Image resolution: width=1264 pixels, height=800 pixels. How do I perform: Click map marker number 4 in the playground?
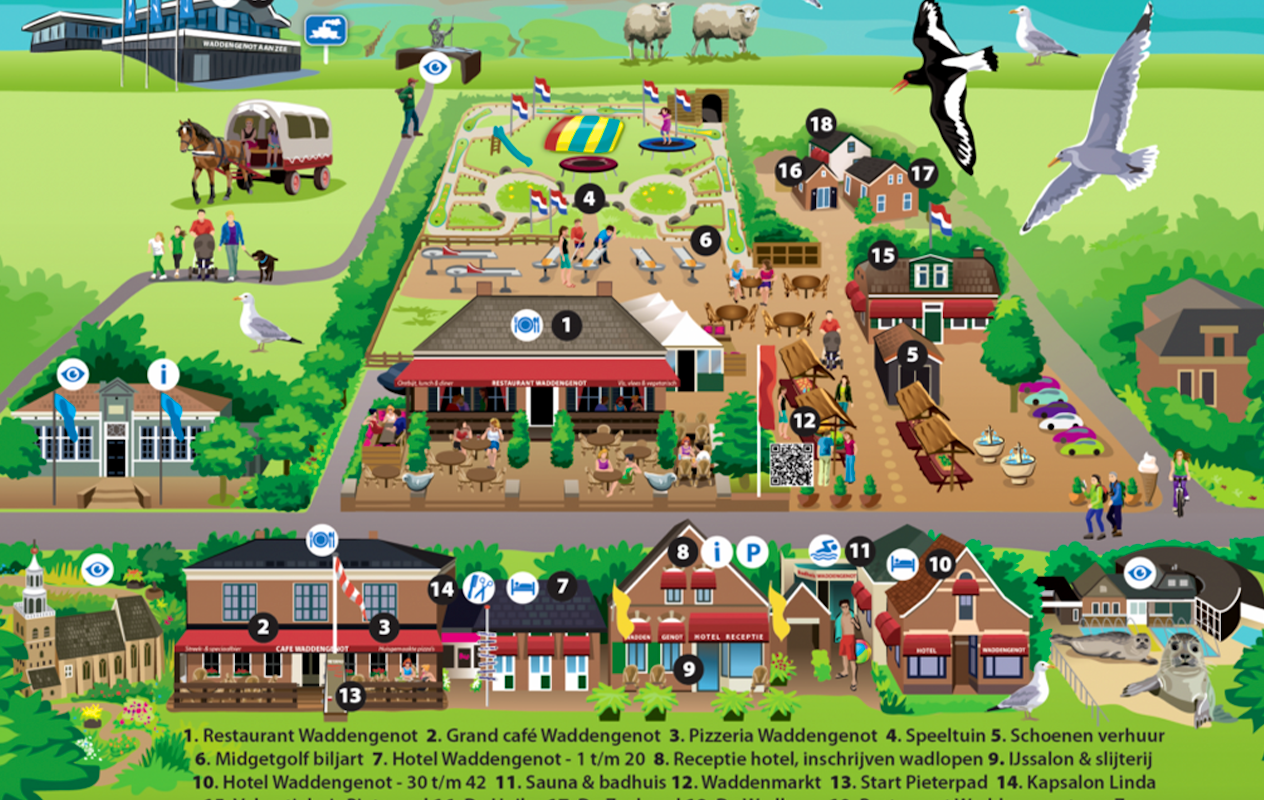590,199
